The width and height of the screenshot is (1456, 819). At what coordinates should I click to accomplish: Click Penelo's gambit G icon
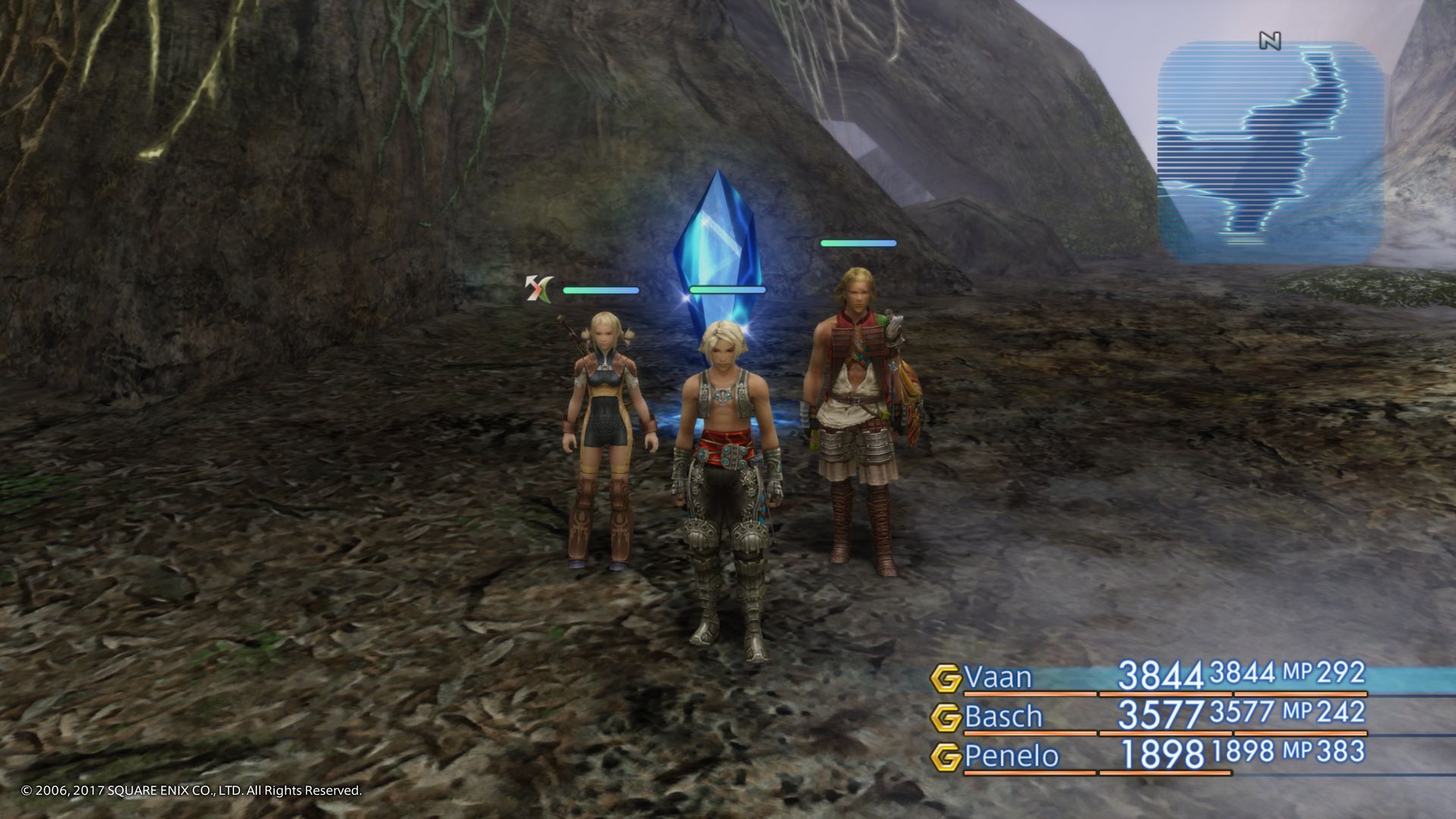tap(946, 757)
